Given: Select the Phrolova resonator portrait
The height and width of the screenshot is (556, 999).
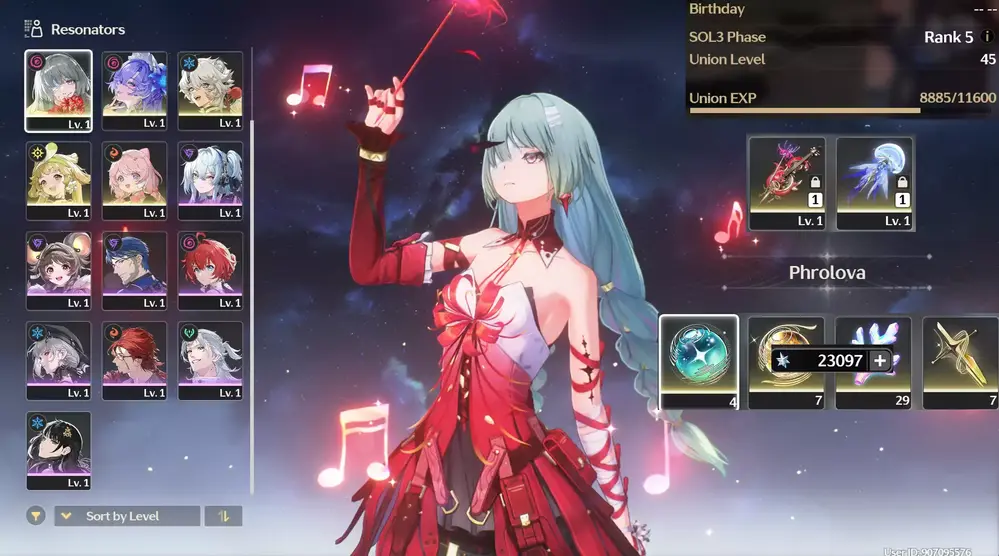Looking at the screenshot, I should (x=59, y=91).
